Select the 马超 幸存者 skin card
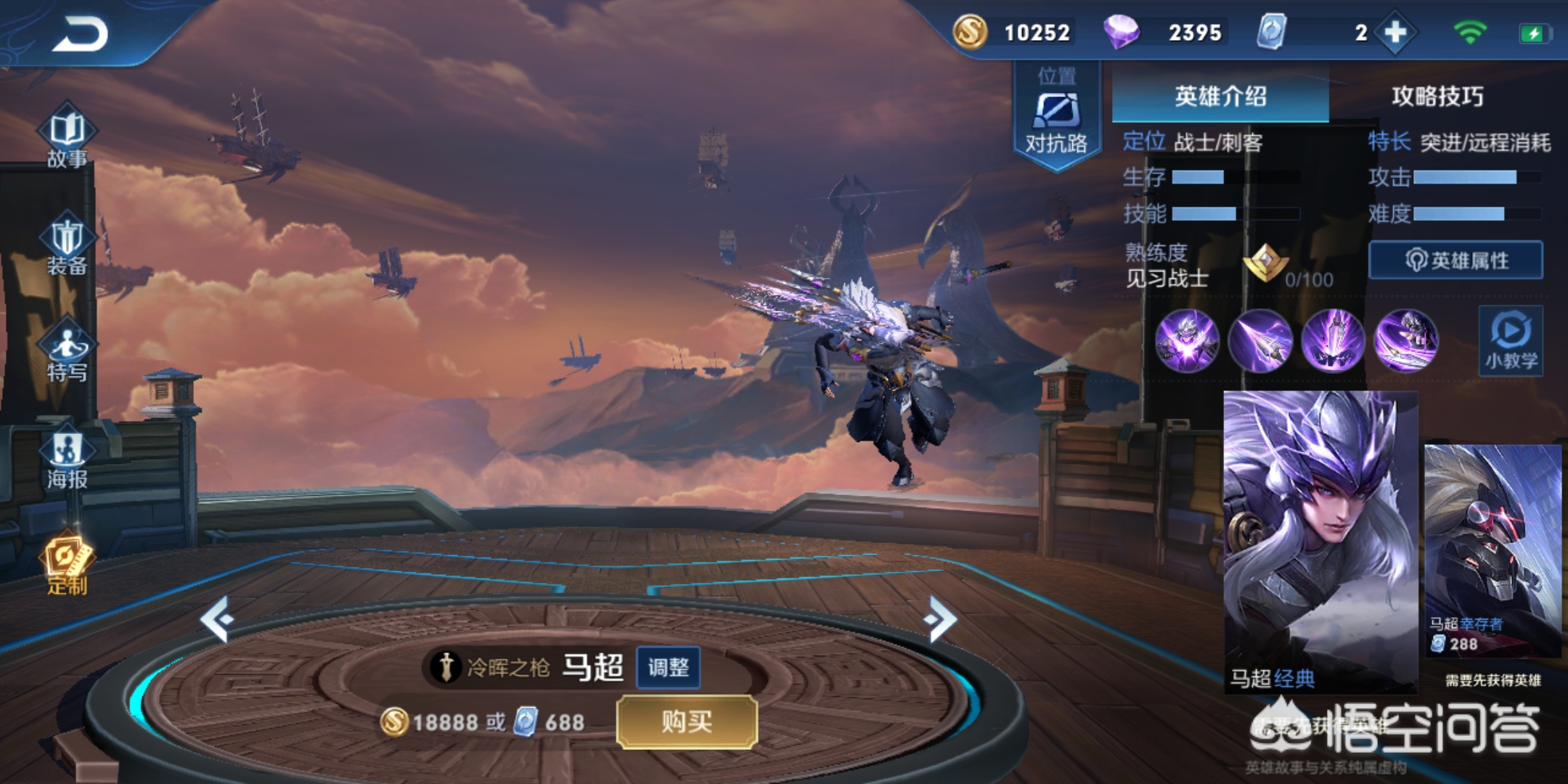Viewport: 1568px width, 784px height. pyautogui.click(x=1493, y=550)
